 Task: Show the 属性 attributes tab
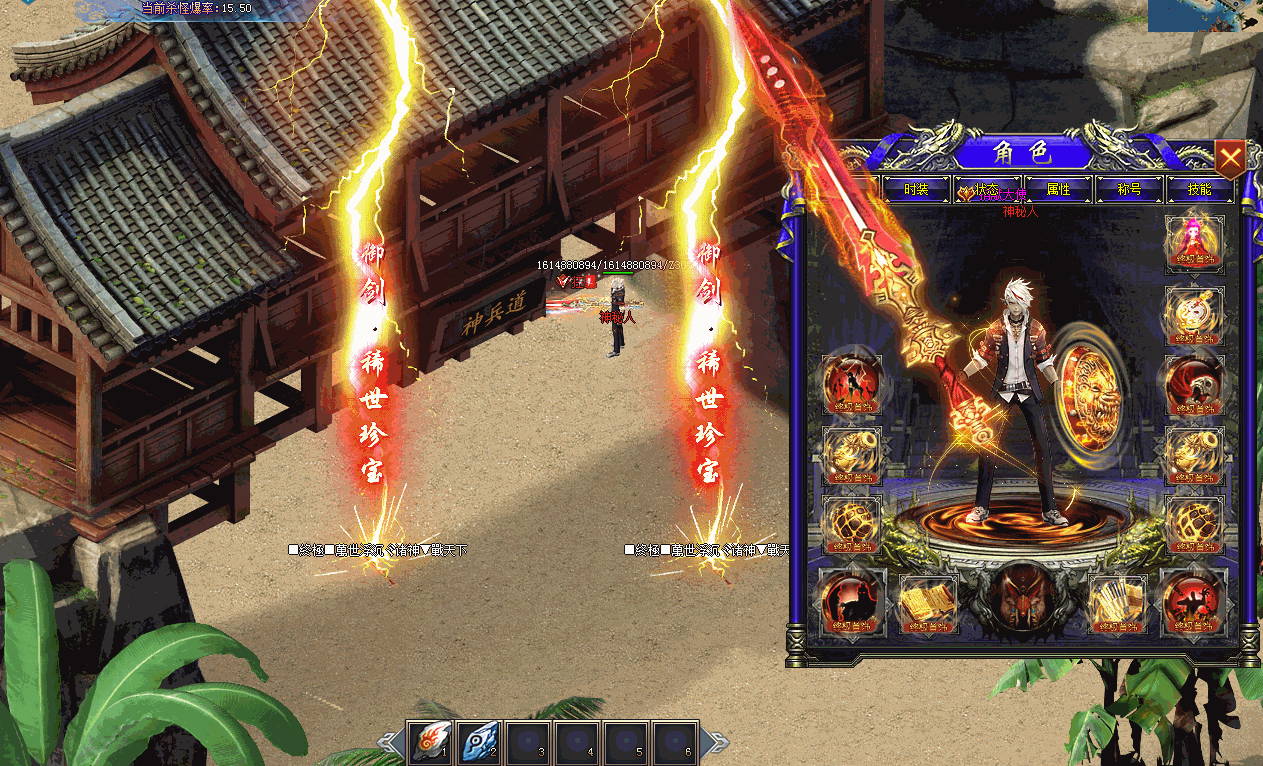point(1058,189)
